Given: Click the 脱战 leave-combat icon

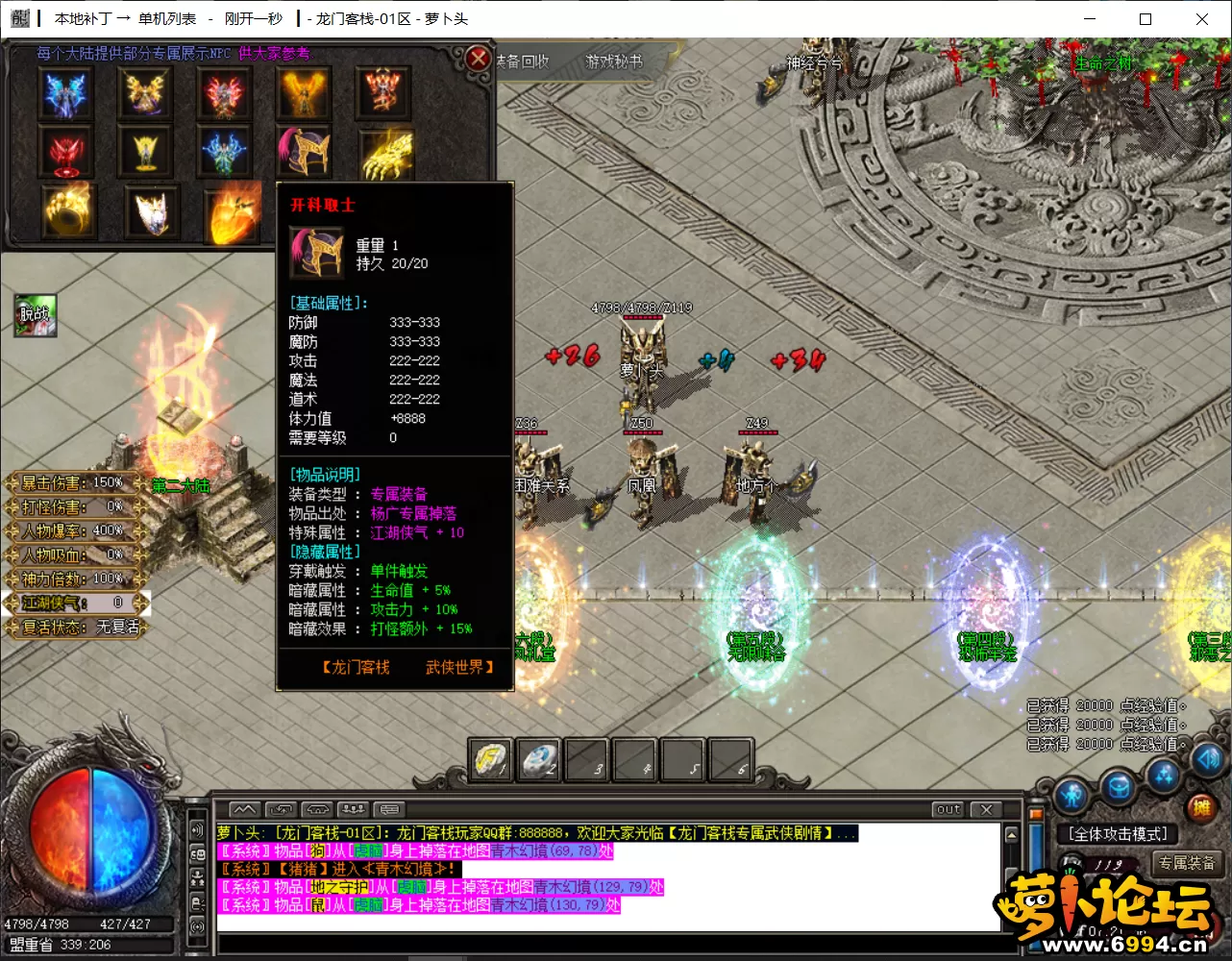Looking at the screenshot, I should point(36,314).
